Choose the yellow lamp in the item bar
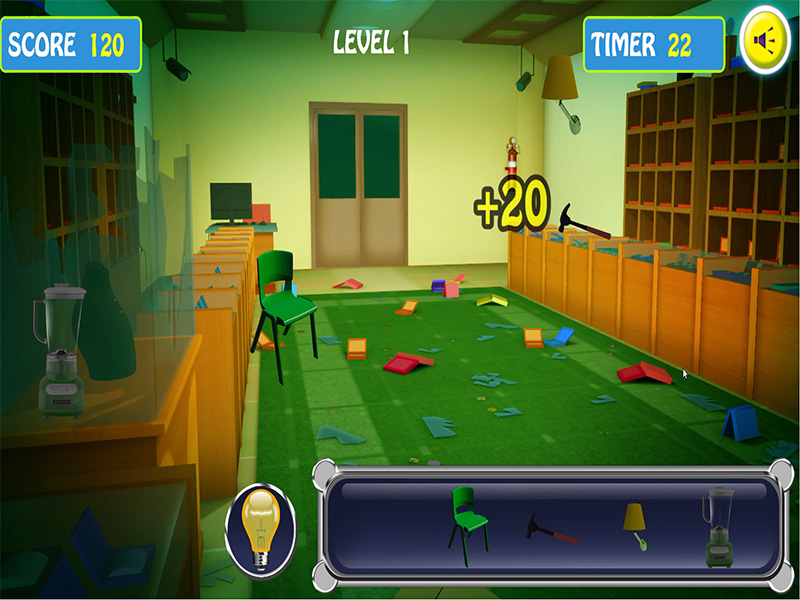Viewport: 800px width, 600px height. 634,525
